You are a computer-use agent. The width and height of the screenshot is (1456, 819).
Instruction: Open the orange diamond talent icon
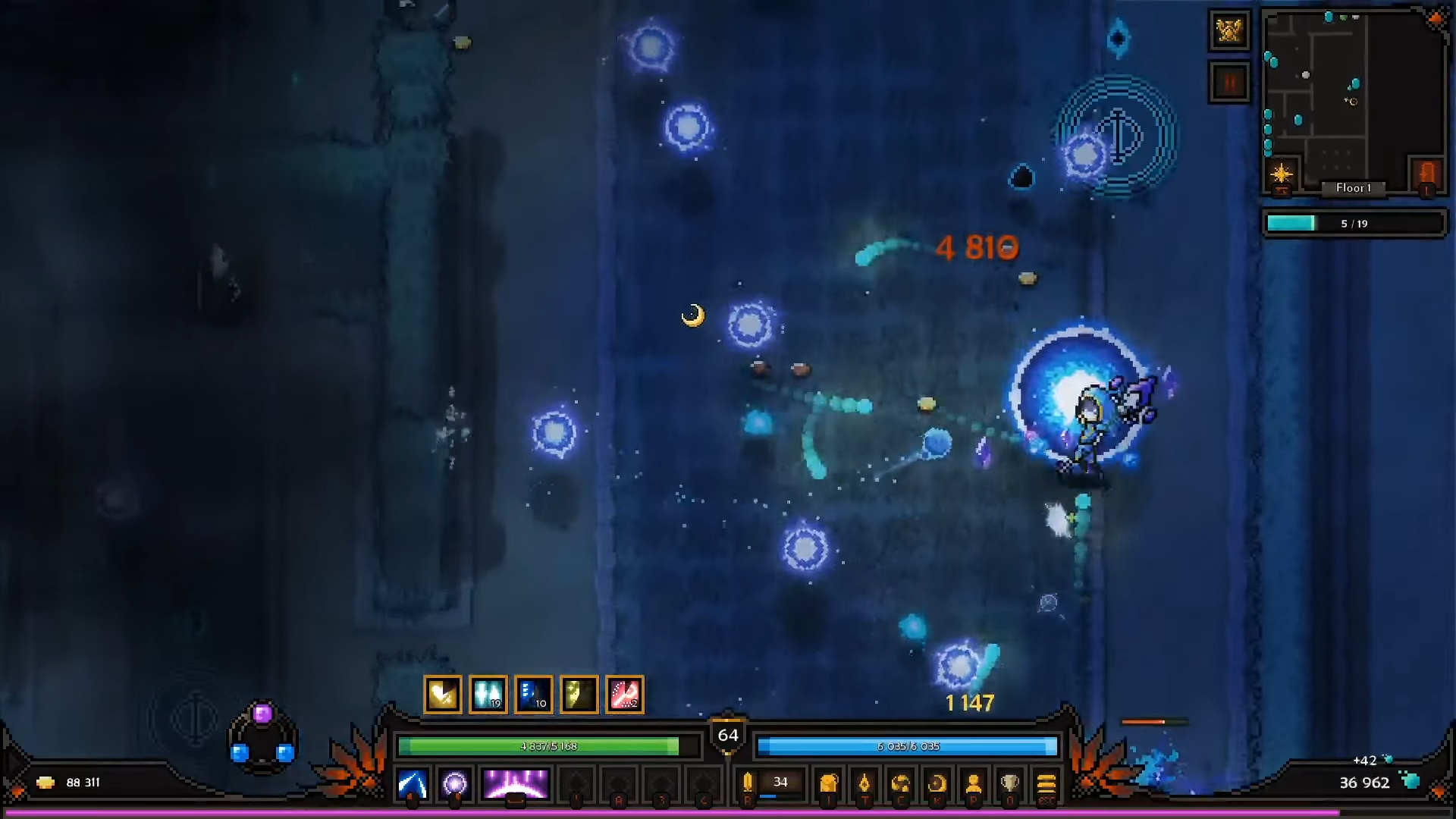864,783
